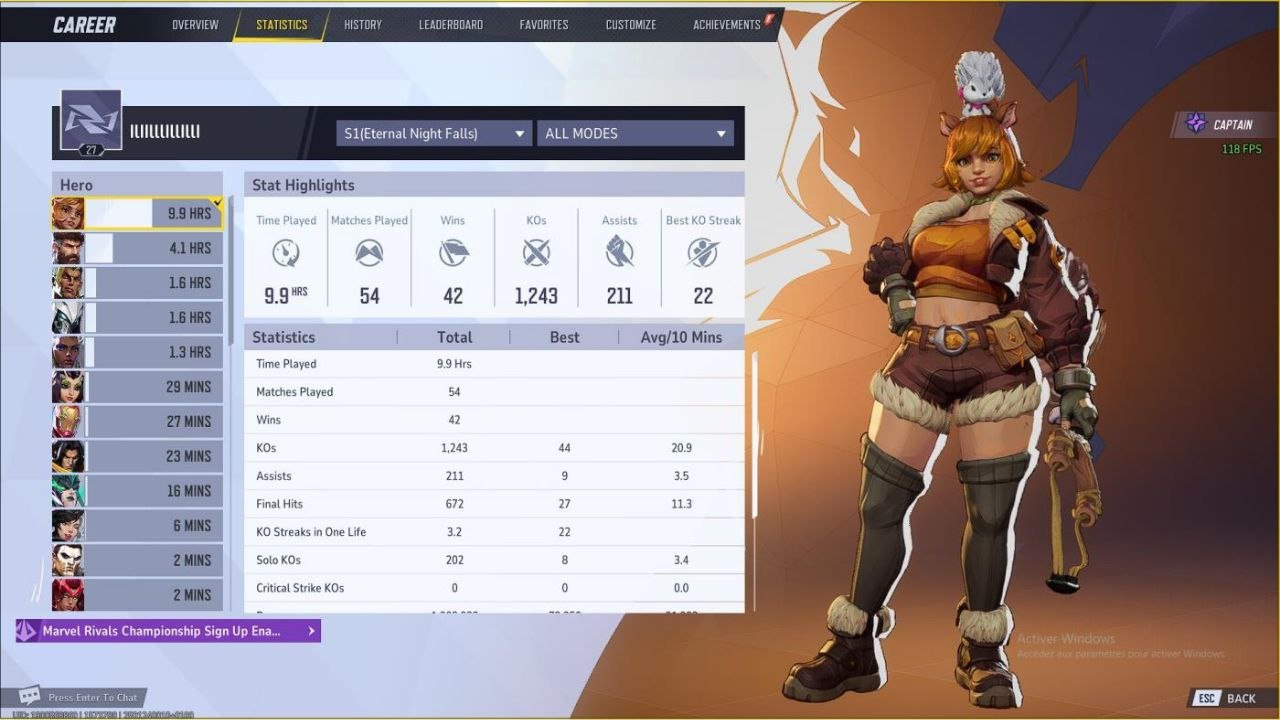Pick the hero row with 1.3 HRS
Screen dimensions: 1280x720
click(x=138, y=352)
